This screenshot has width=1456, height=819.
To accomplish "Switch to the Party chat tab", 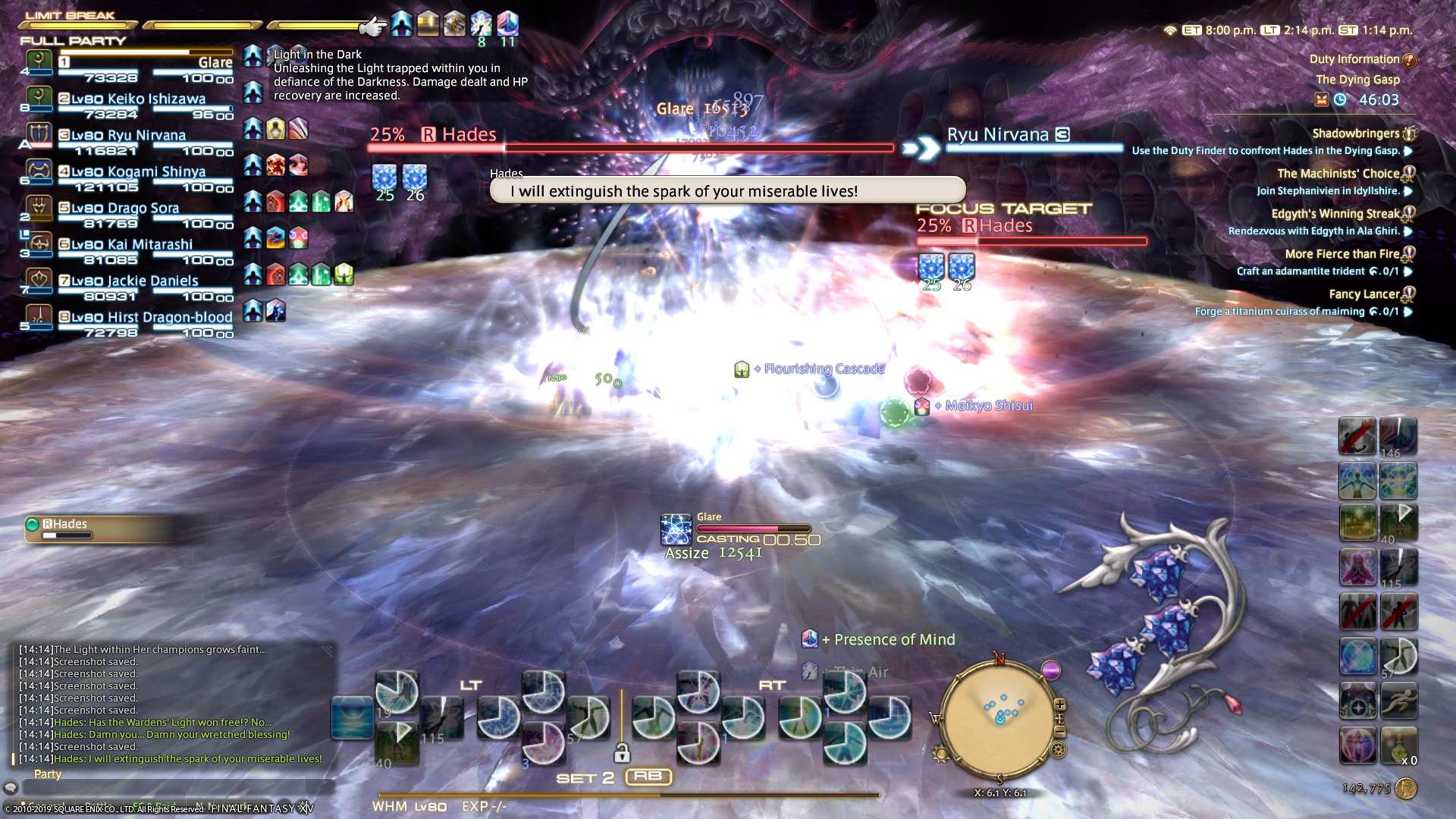I will pyautogui.click(x=47, y=774).
